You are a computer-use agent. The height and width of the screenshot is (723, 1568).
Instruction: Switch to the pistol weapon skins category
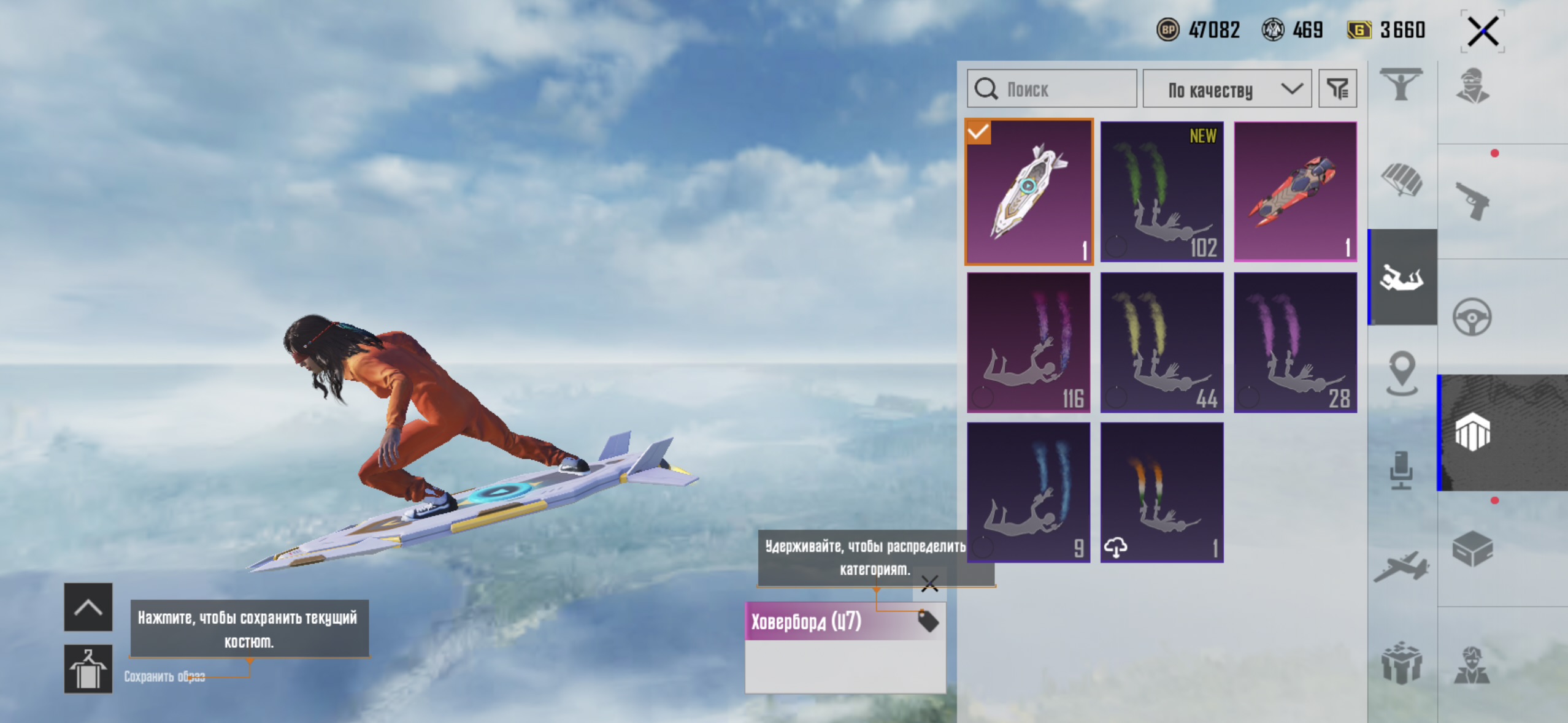(x=1472, y=201)
